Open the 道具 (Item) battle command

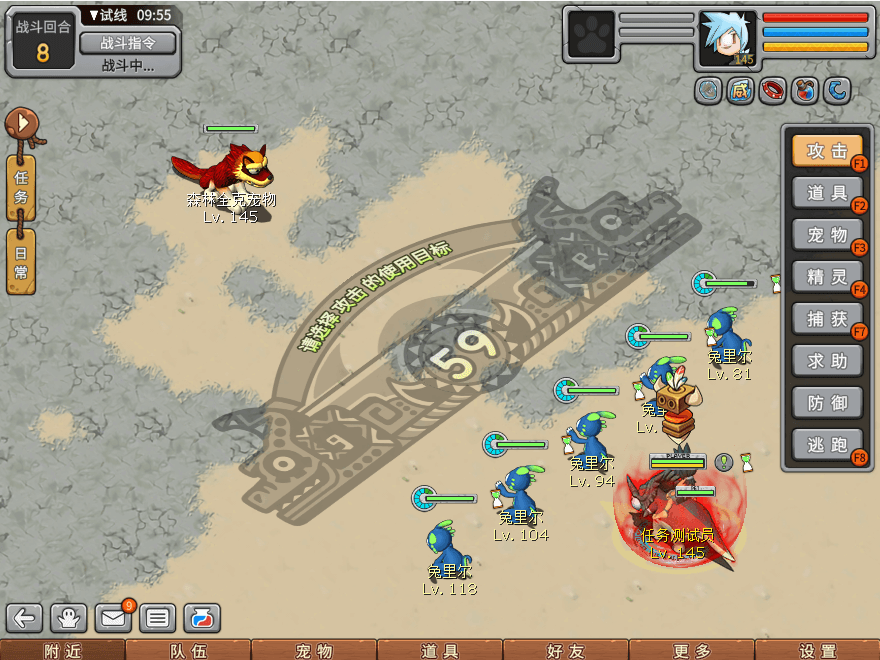pyautogui.click(x=826, y=193)
